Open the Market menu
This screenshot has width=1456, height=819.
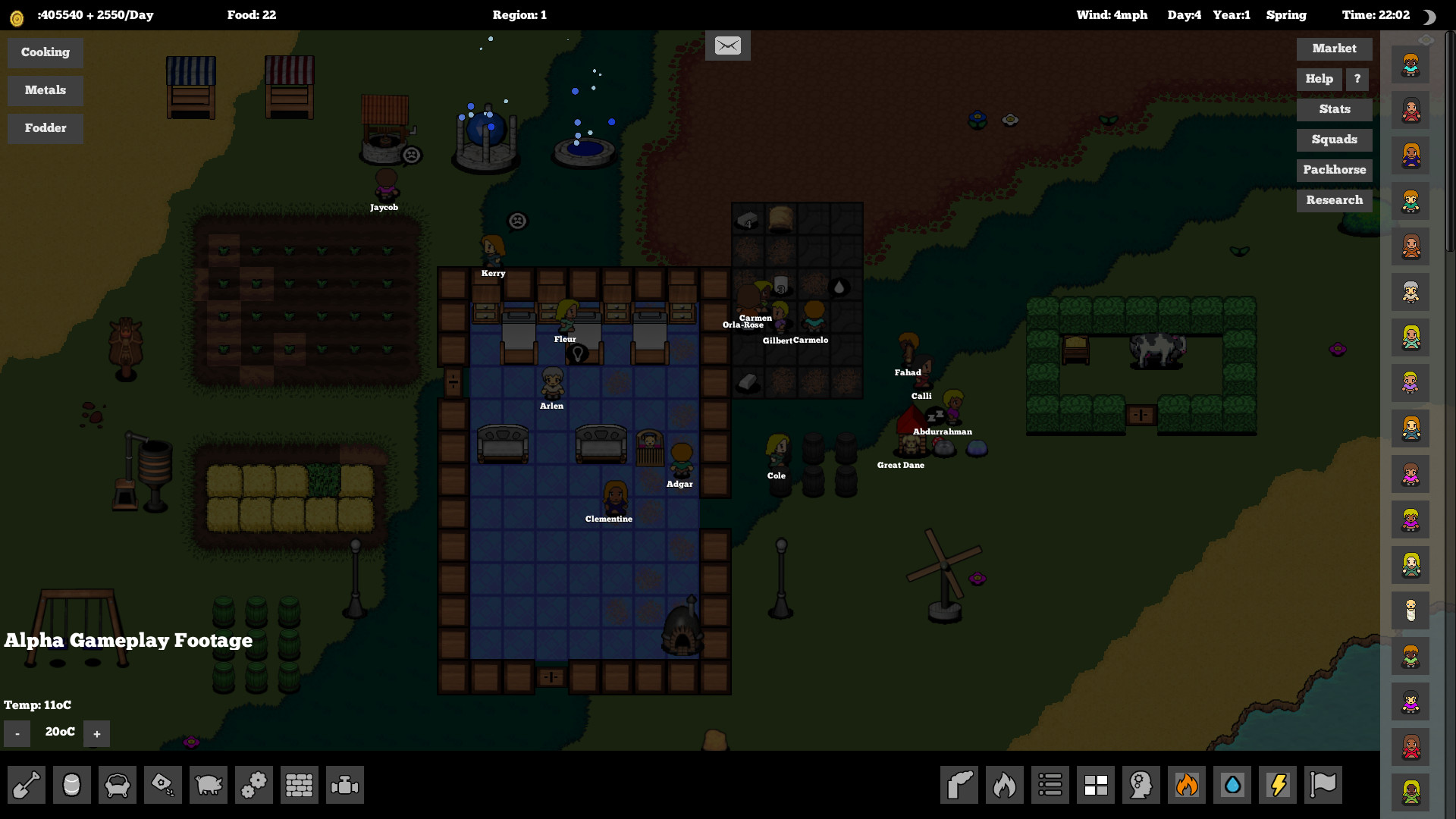(x=1334, y=49)
